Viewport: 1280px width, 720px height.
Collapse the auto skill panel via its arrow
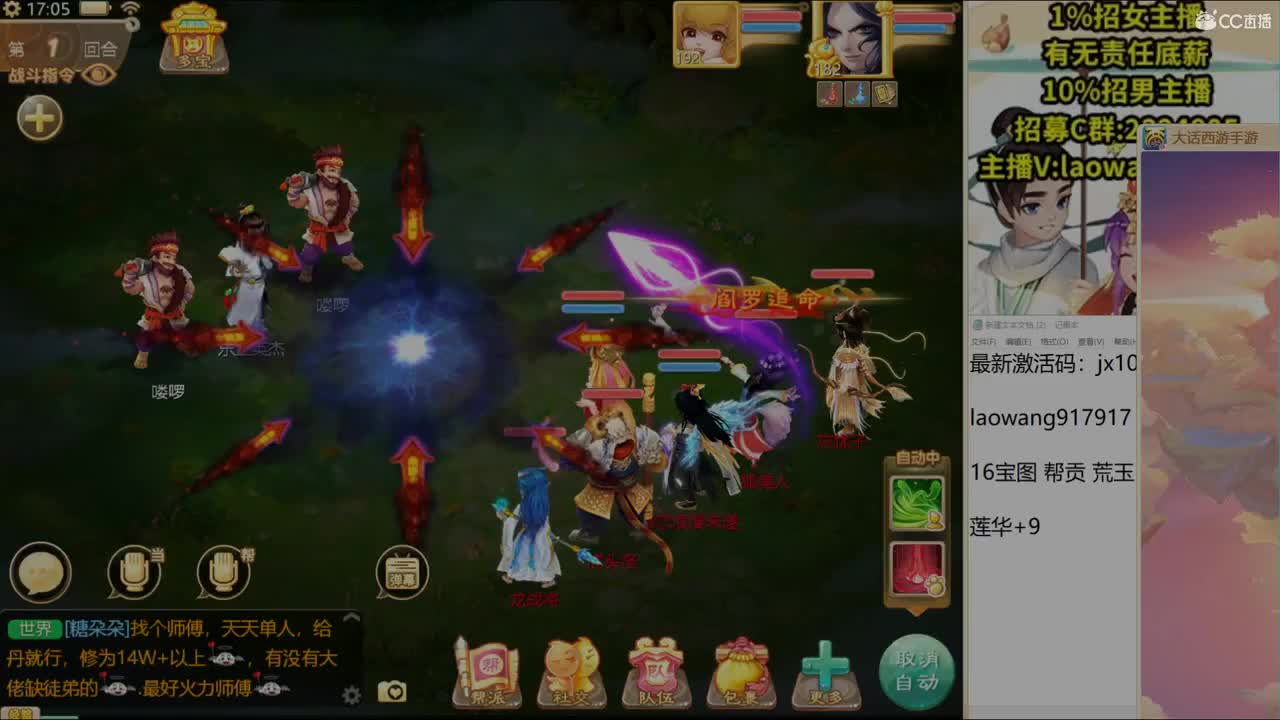pyautogui.click(x=914, y=613)
